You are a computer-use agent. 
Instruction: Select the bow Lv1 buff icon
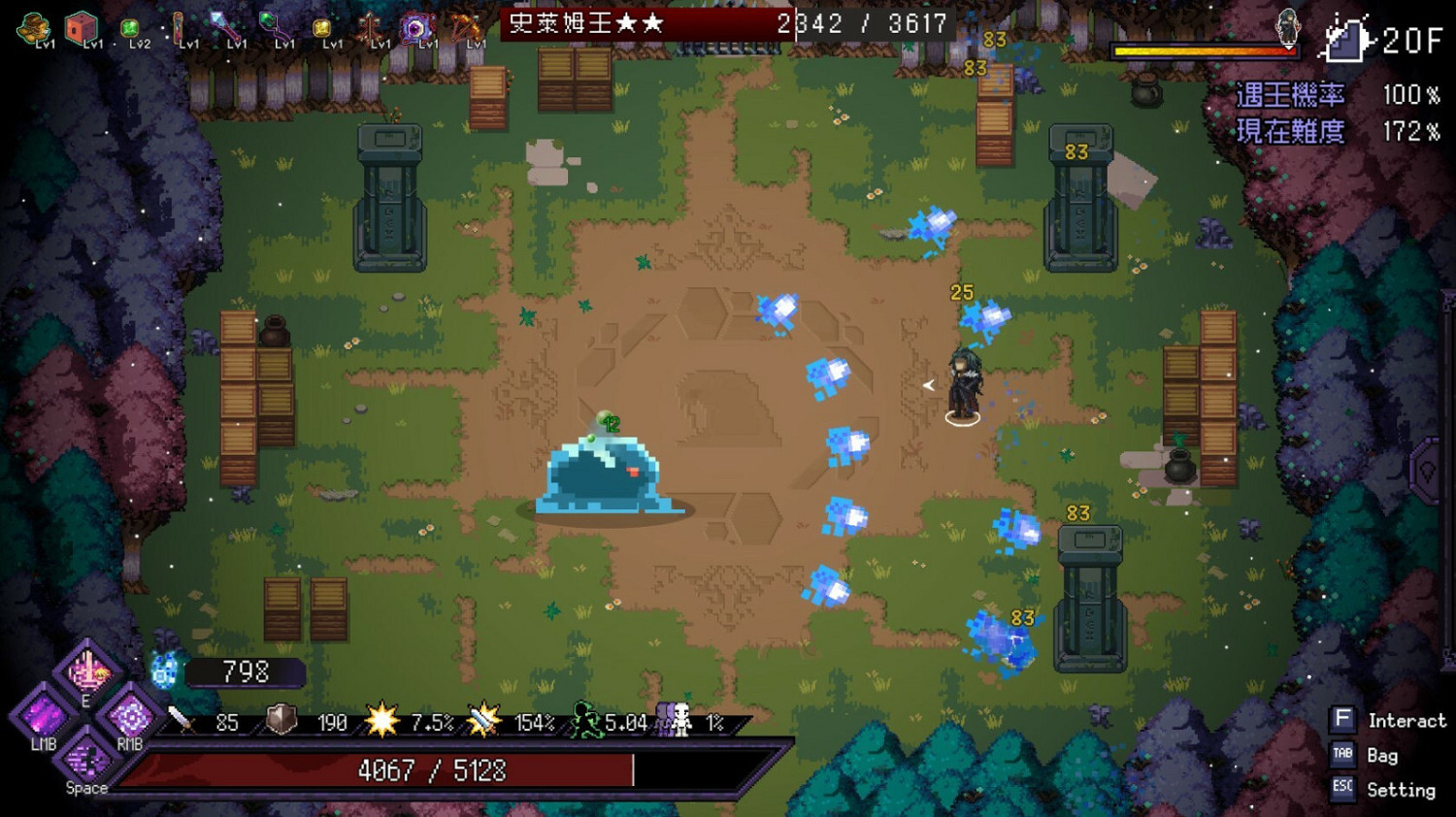(467, 26)
